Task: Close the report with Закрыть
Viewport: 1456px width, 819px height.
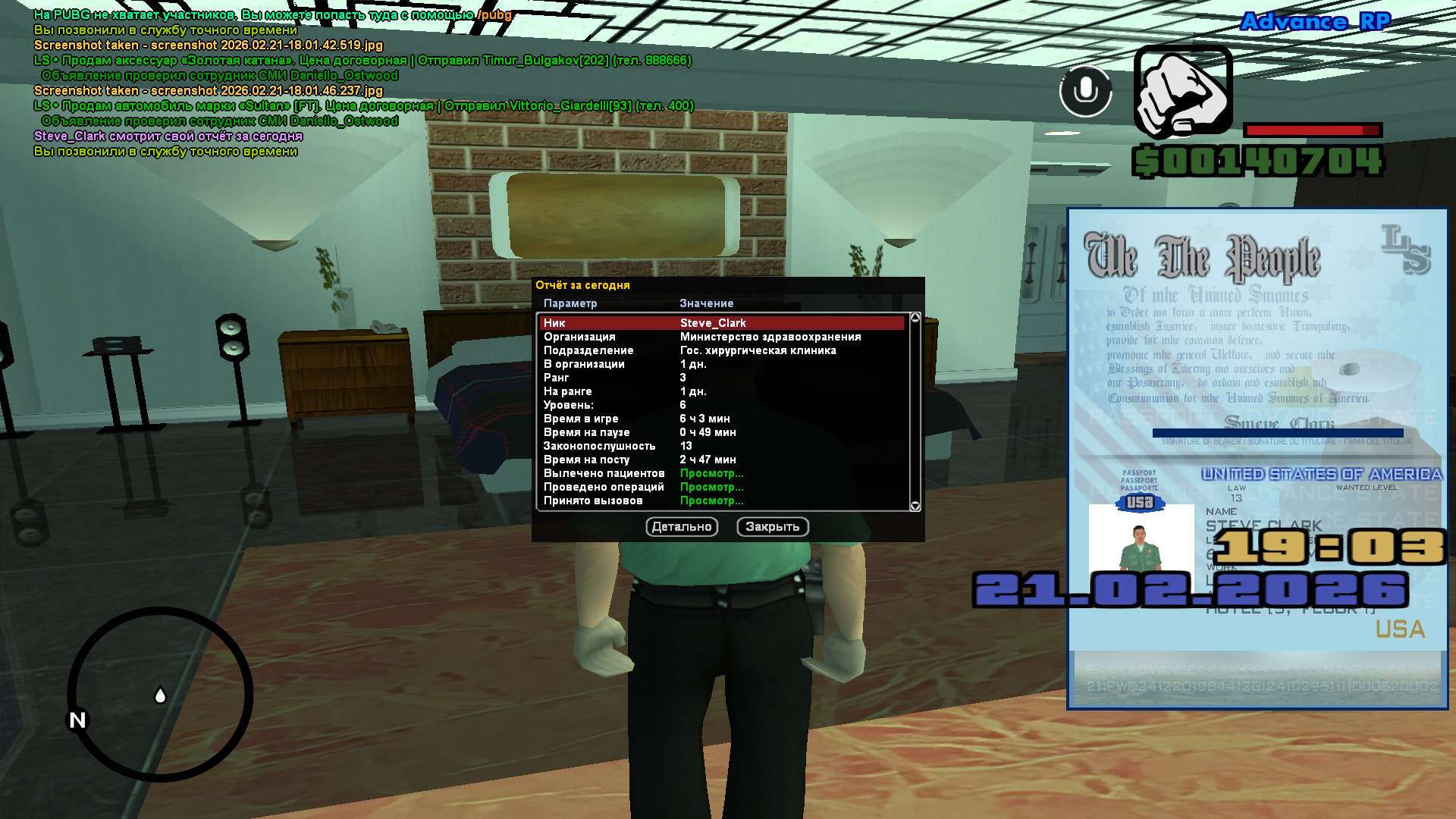Action: [x=772, y=527]
